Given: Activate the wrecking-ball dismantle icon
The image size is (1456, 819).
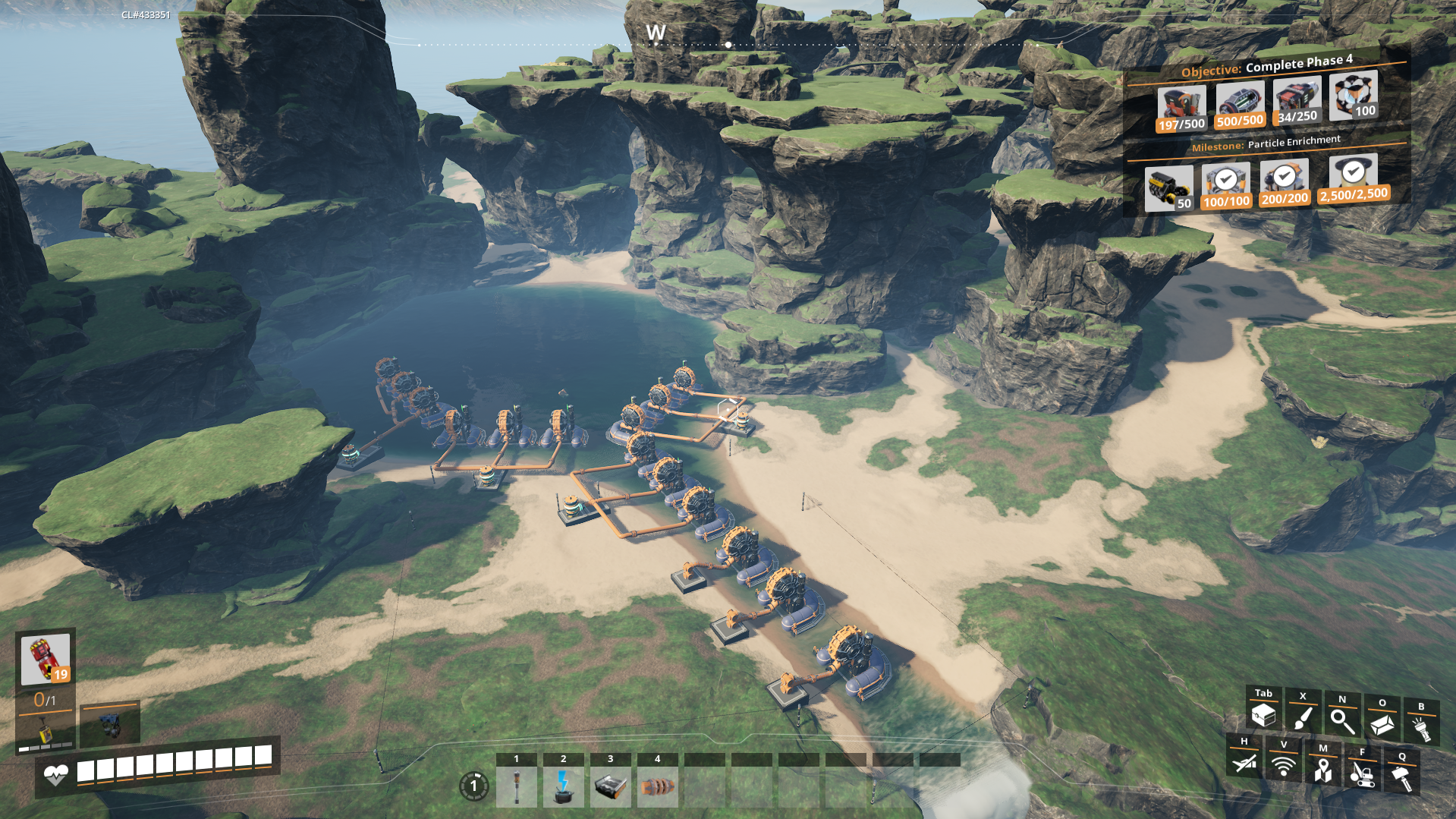Looking at the screenshot, I should coord(1362,773).
